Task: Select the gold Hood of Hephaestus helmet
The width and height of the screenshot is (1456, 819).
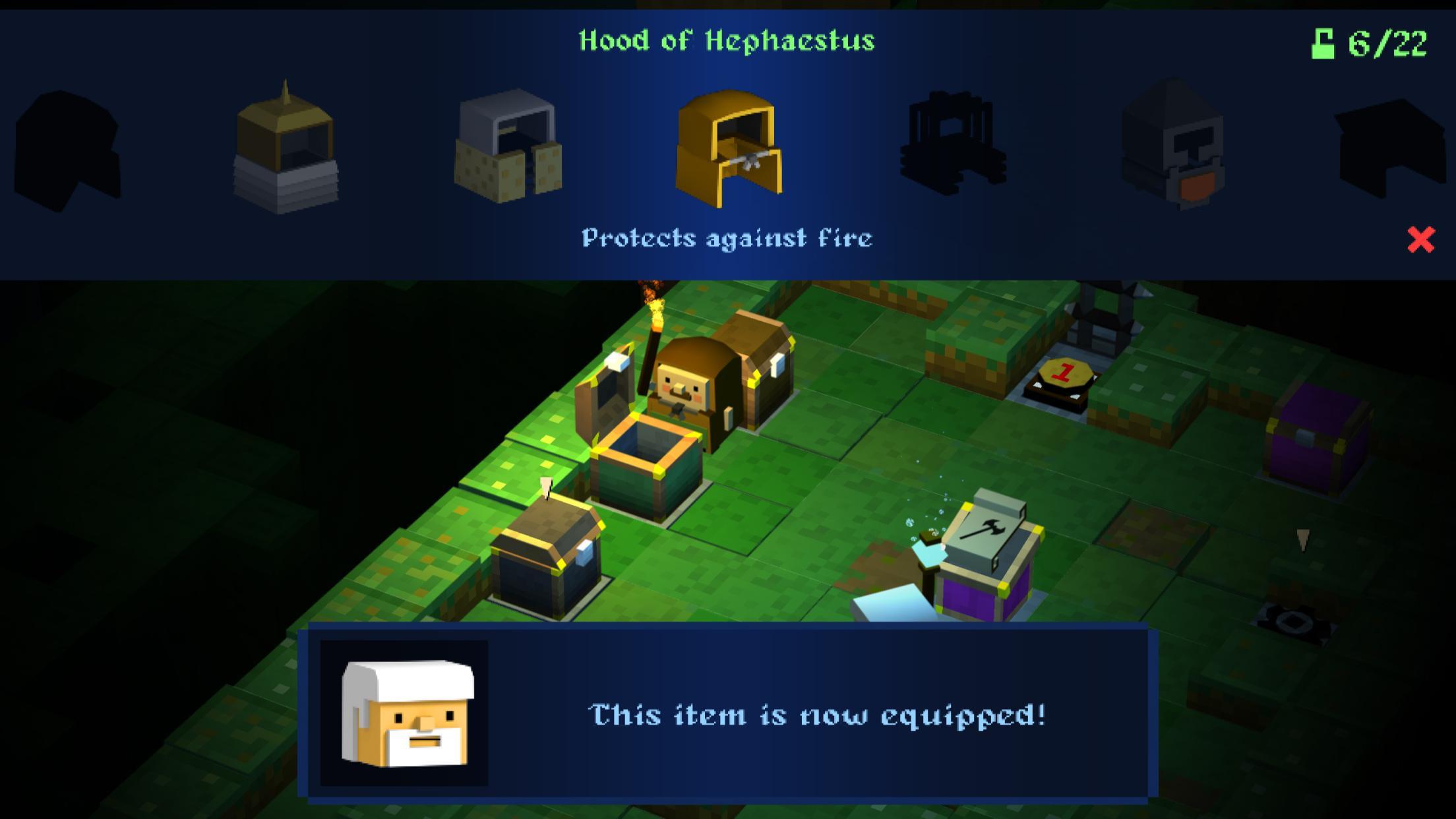Action: 729,148
